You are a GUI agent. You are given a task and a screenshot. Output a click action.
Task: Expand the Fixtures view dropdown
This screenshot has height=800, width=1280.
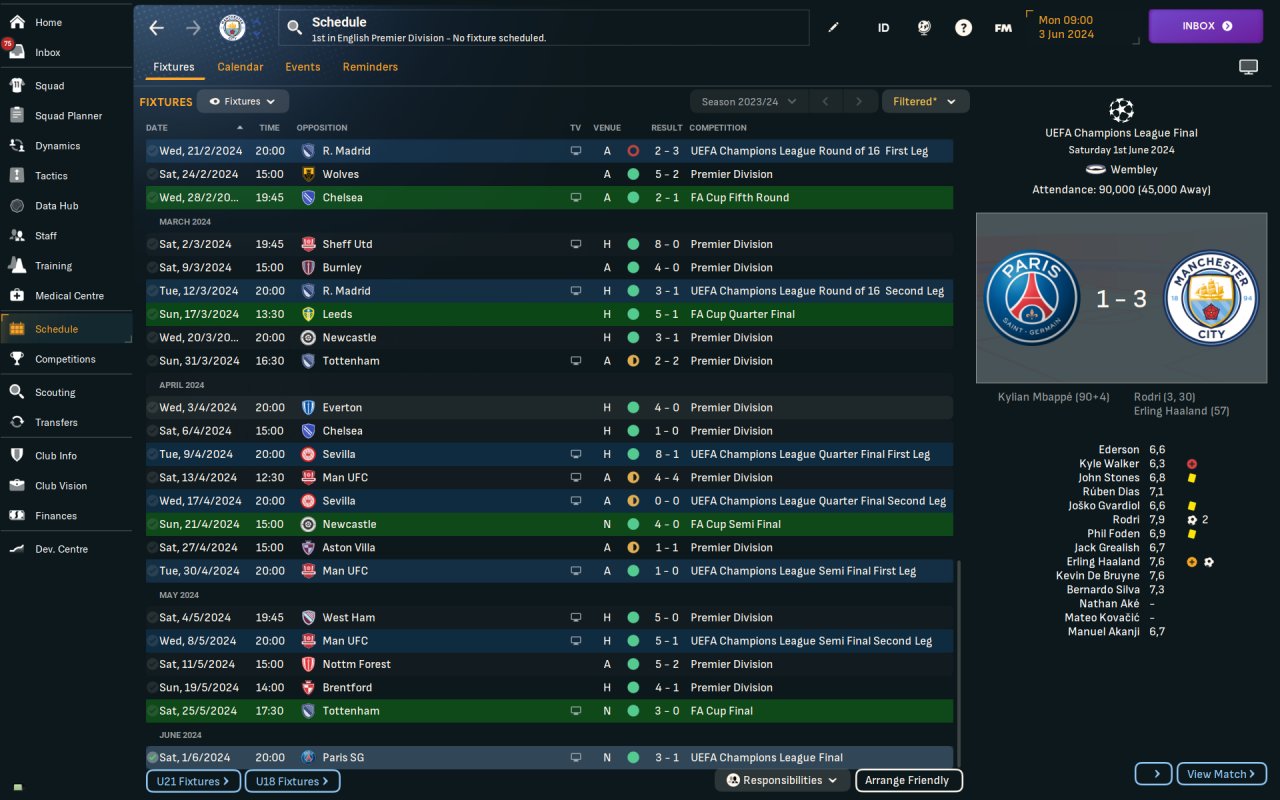click(x=243, y=102)
